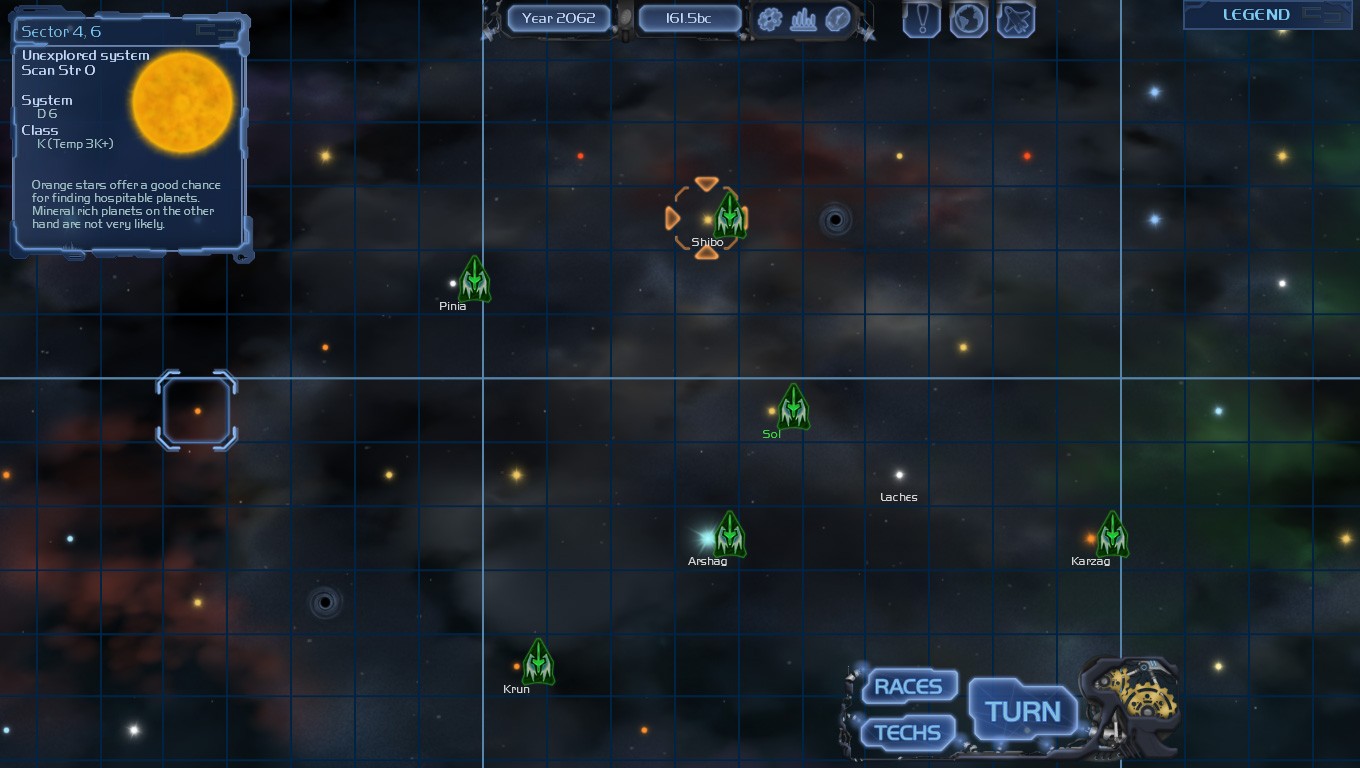The image size is (1360, 768).
Task: Select the fleet at Shibo
Action: click(730, 215)
